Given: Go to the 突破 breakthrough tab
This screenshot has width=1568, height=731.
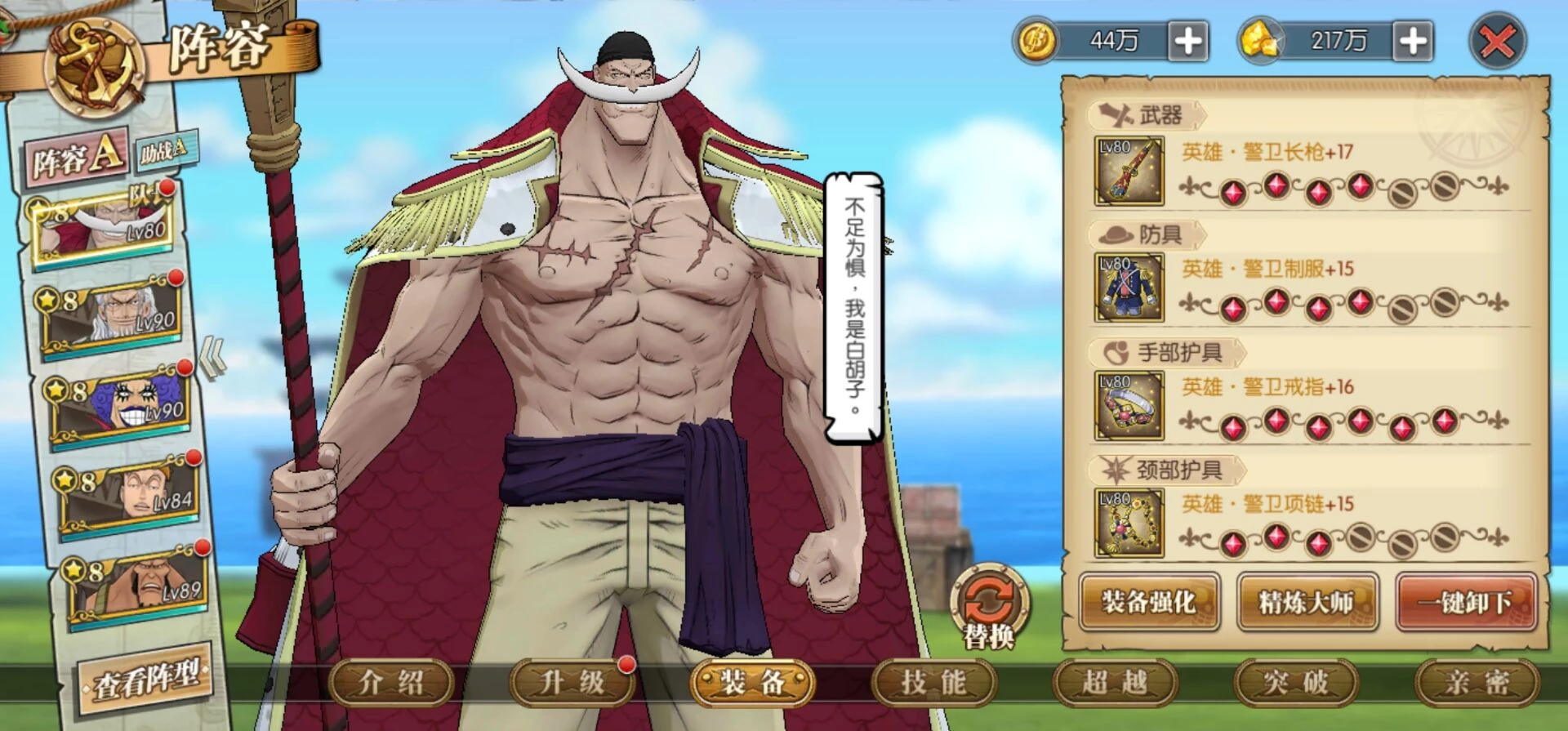Looking at the screenshot, I should [x=1296, y=682].
